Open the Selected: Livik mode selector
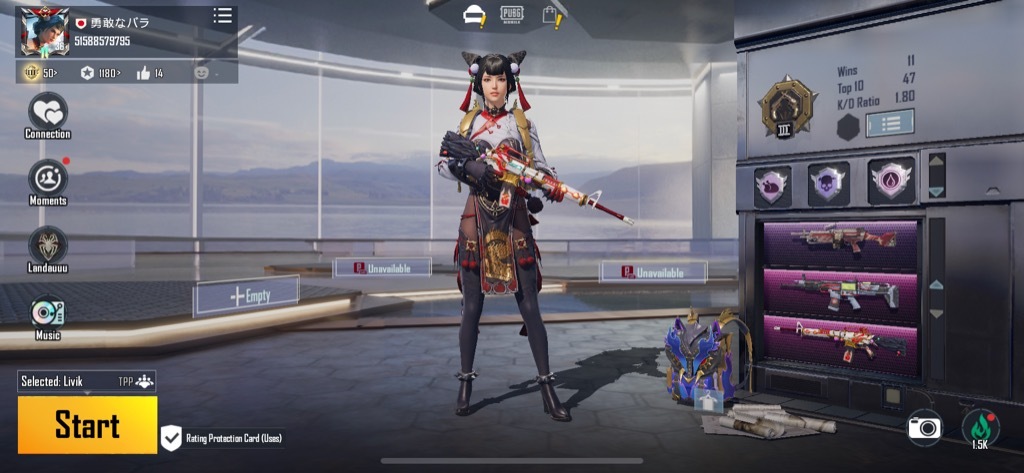The width and height of the screenshot is (1024, 473). [x=86, y=381]
